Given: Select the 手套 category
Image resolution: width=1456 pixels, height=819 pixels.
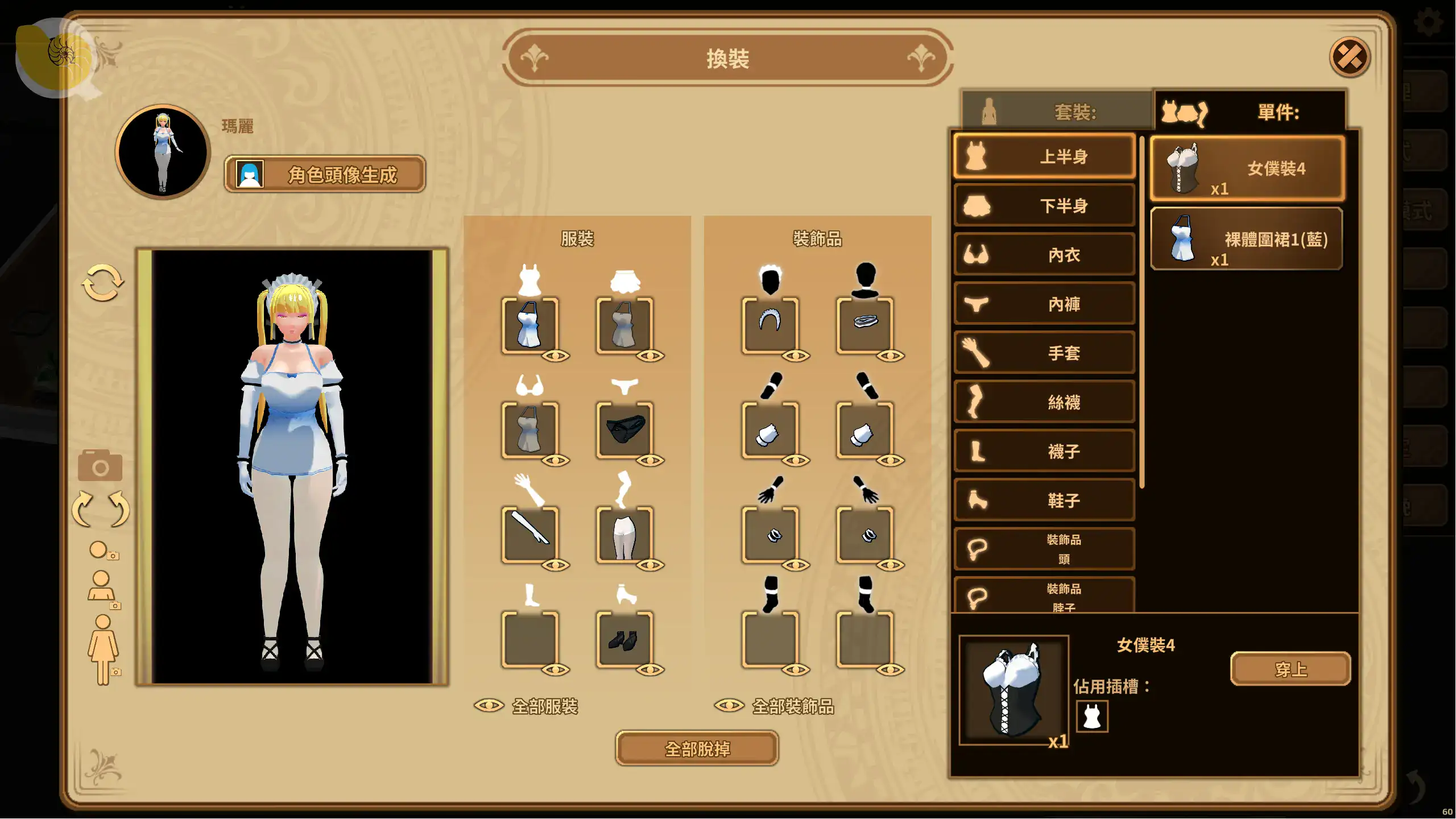Looking at the screenshot, I should (x=1044, y=353).
